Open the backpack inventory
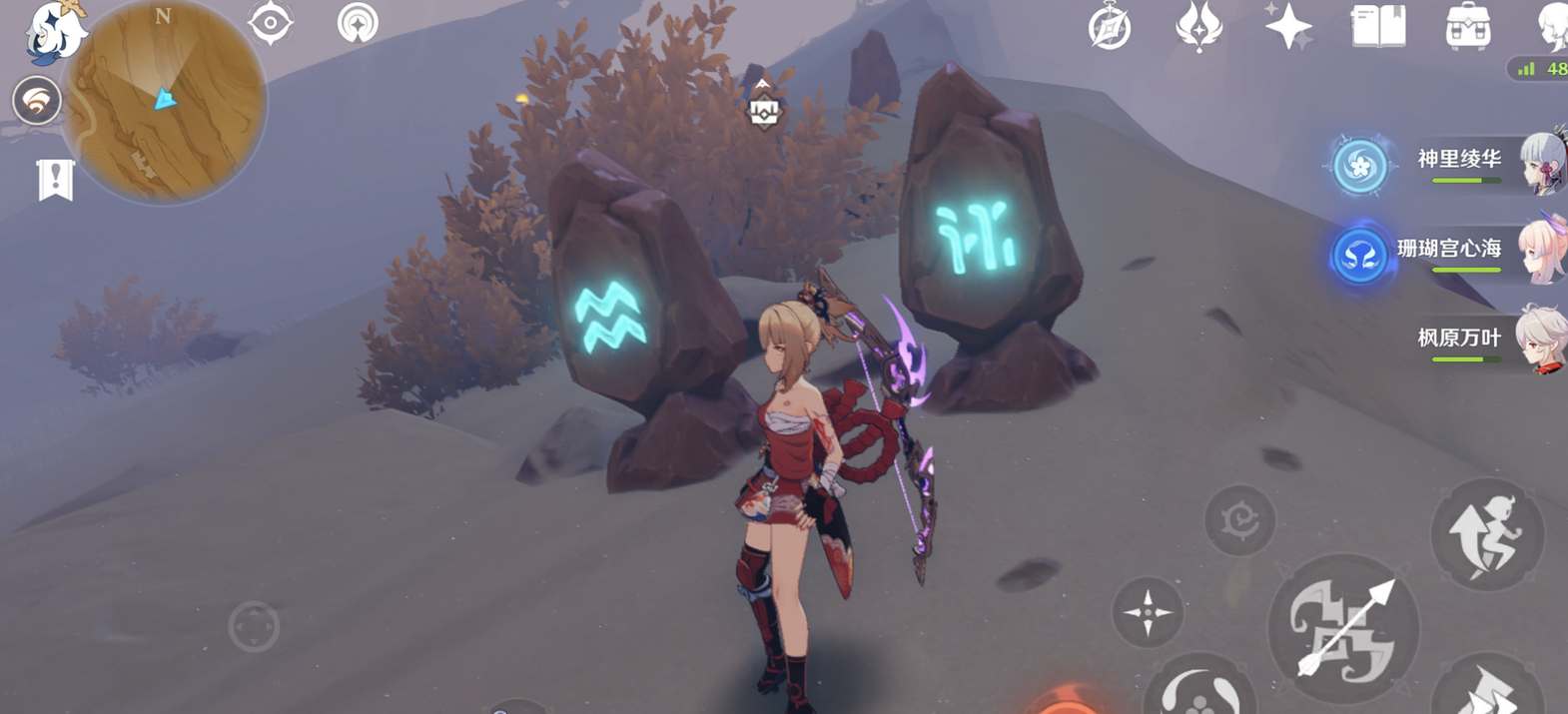This screenshot has height=714, width=1568. click(x=1467, y=27)
